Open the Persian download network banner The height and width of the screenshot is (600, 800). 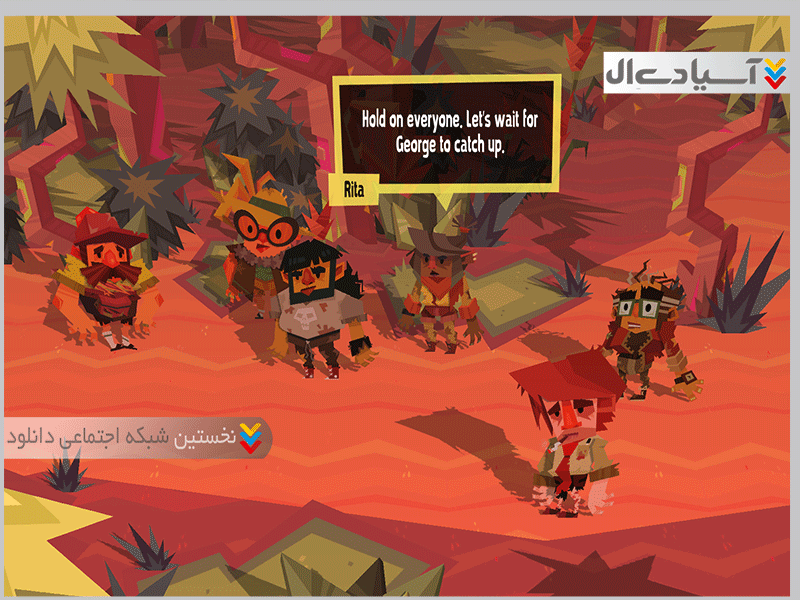click(137, 438)
